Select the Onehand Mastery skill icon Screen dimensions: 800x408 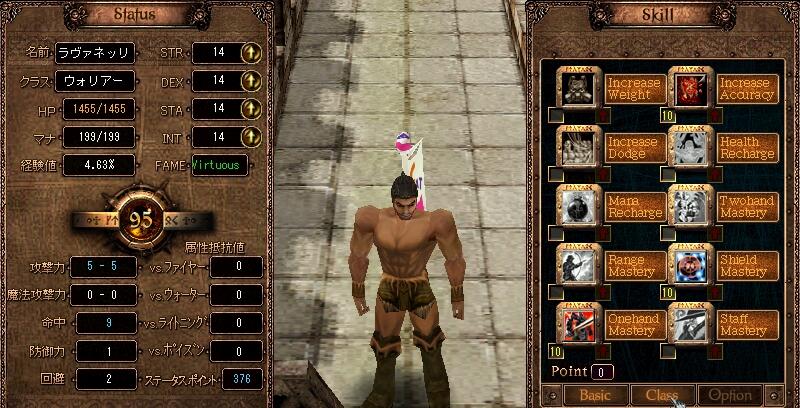tap(577, 323)
